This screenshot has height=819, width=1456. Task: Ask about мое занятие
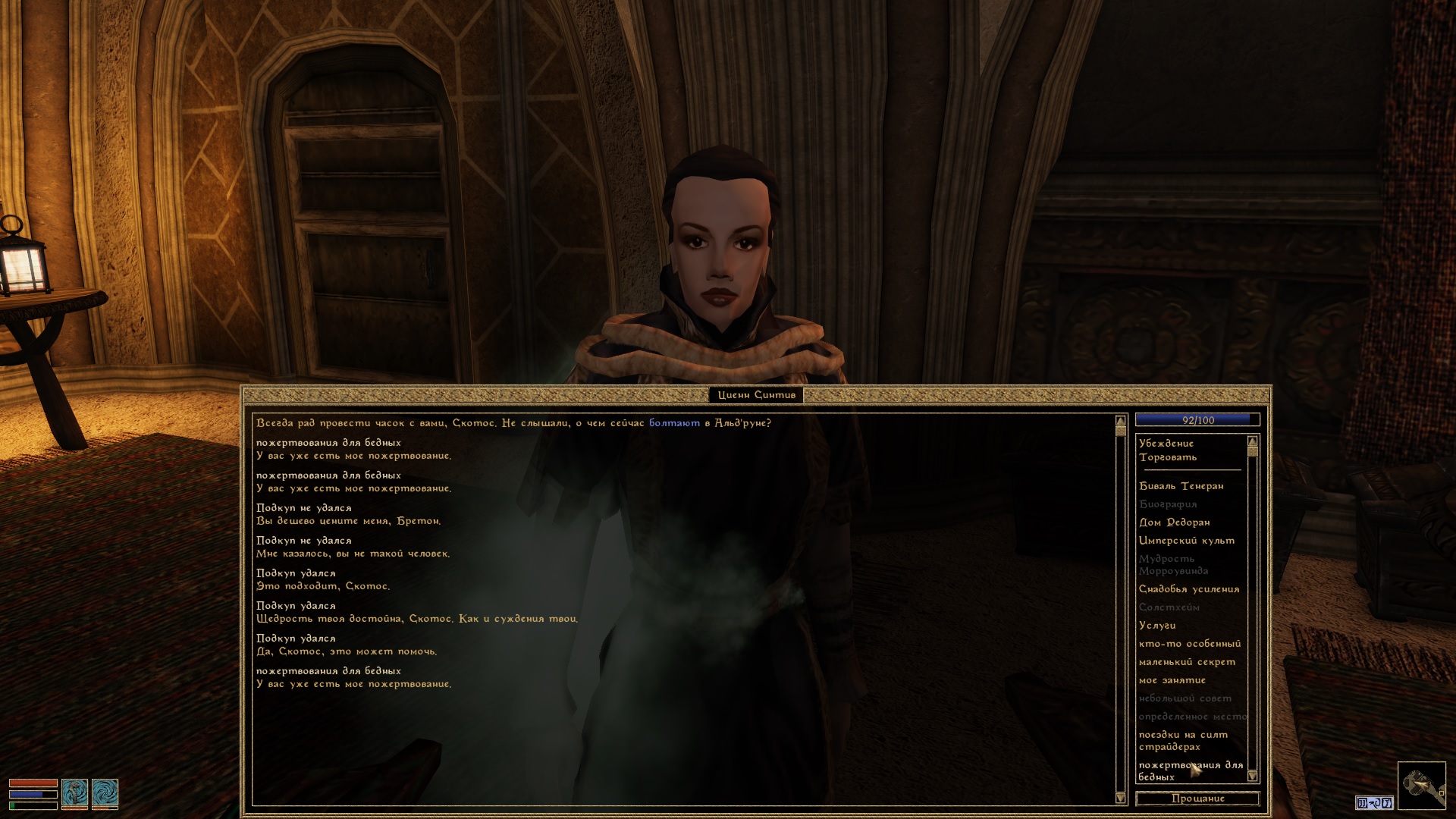point(1172,680)
